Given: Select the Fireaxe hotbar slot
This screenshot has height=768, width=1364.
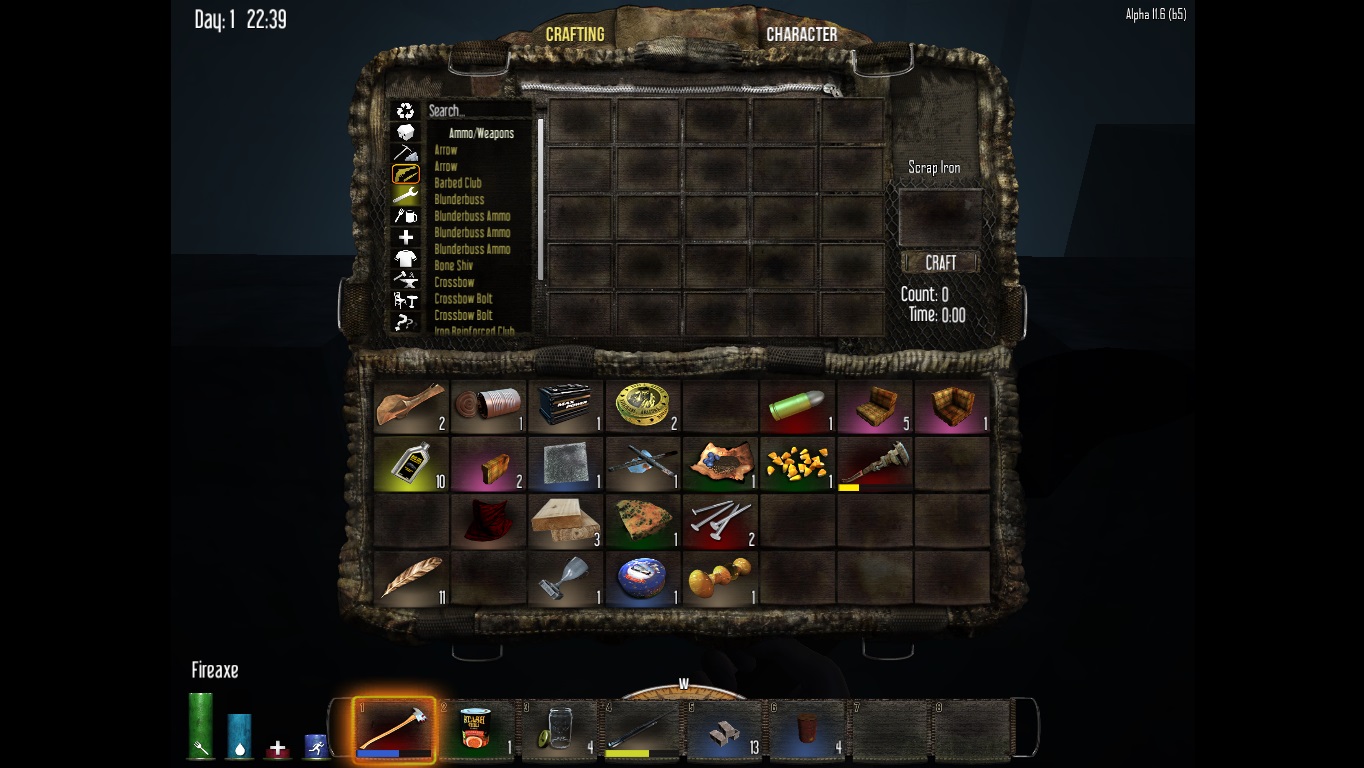Looking at the screenshot, I should click(394, 730).
